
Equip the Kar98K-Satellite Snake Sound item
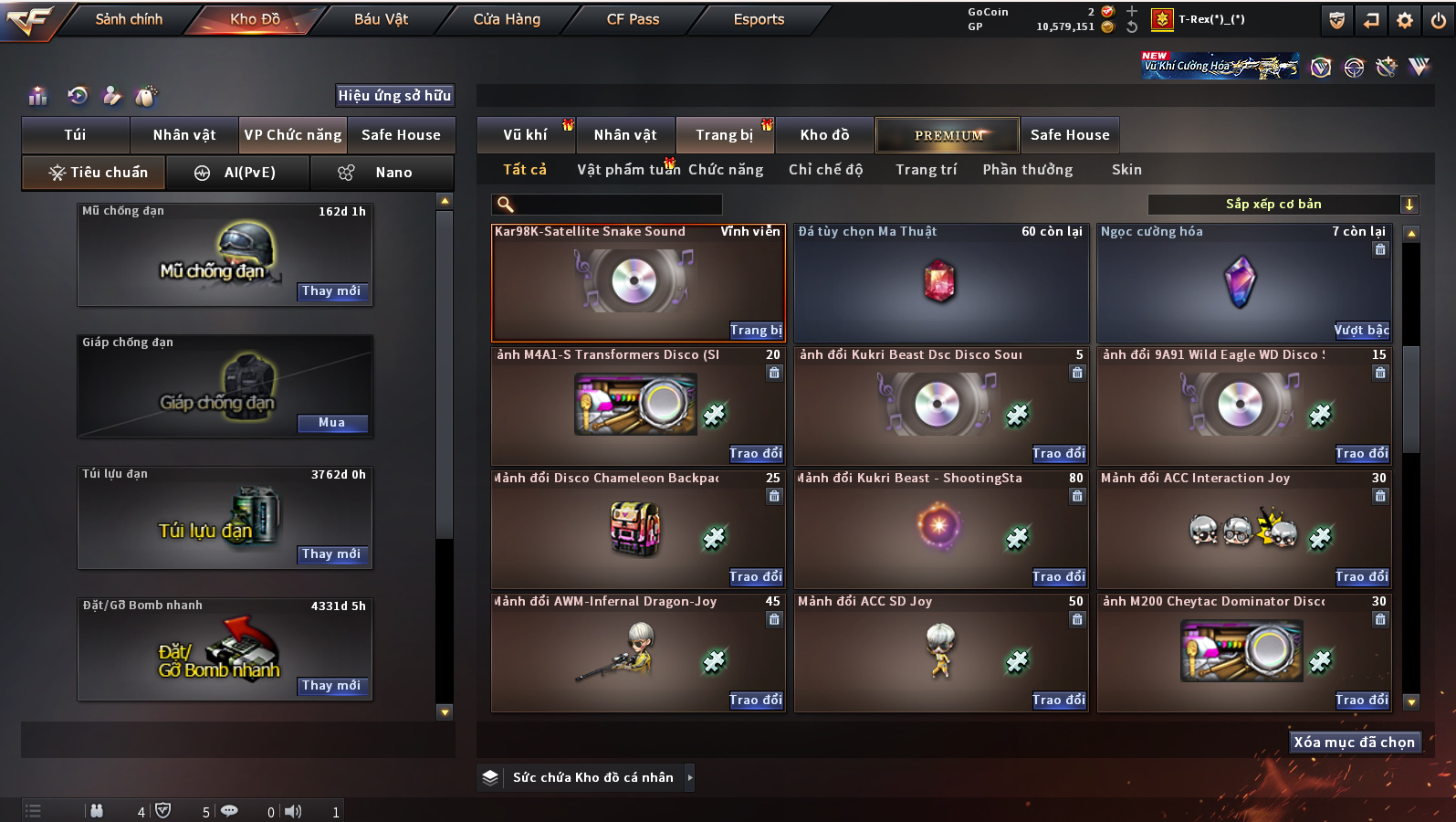pos(756,331)
